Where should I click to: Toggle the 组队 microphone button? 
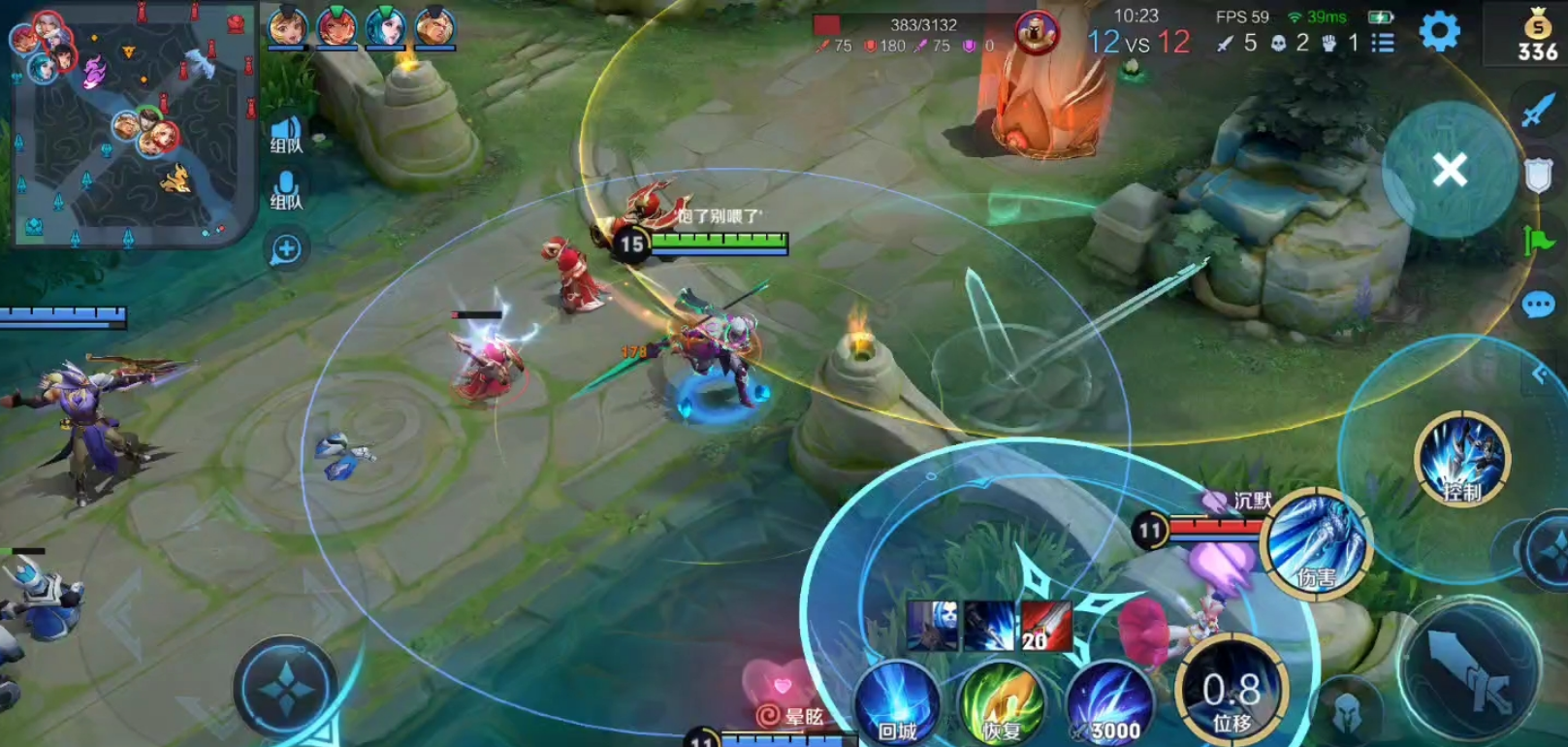[286, 190]
